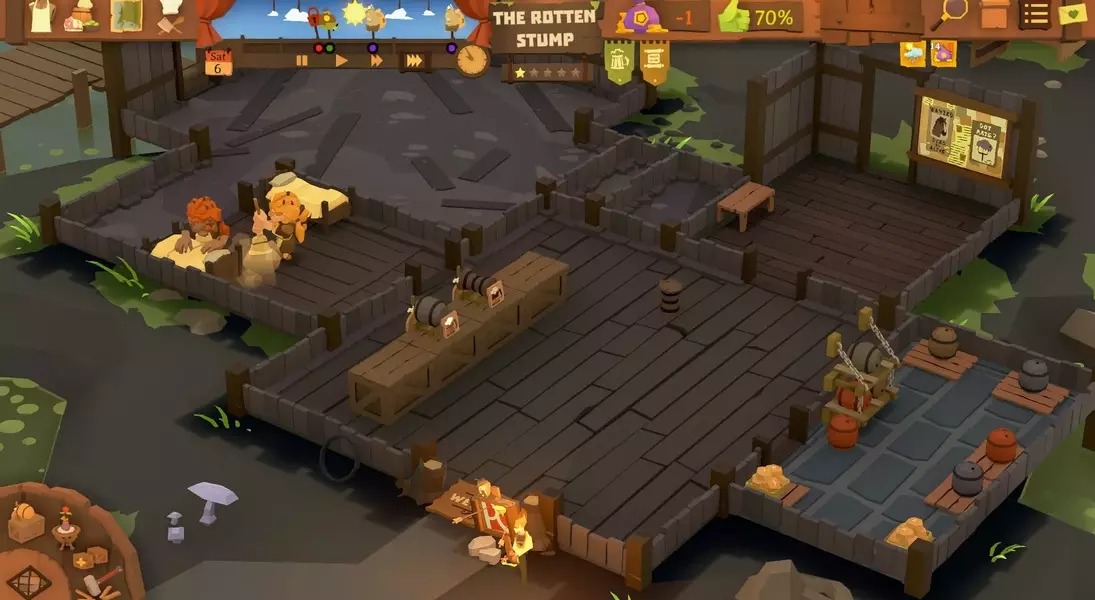Open the food and ingredients menu
This screenshot has height=600, width=1095.
click(81, 16)
